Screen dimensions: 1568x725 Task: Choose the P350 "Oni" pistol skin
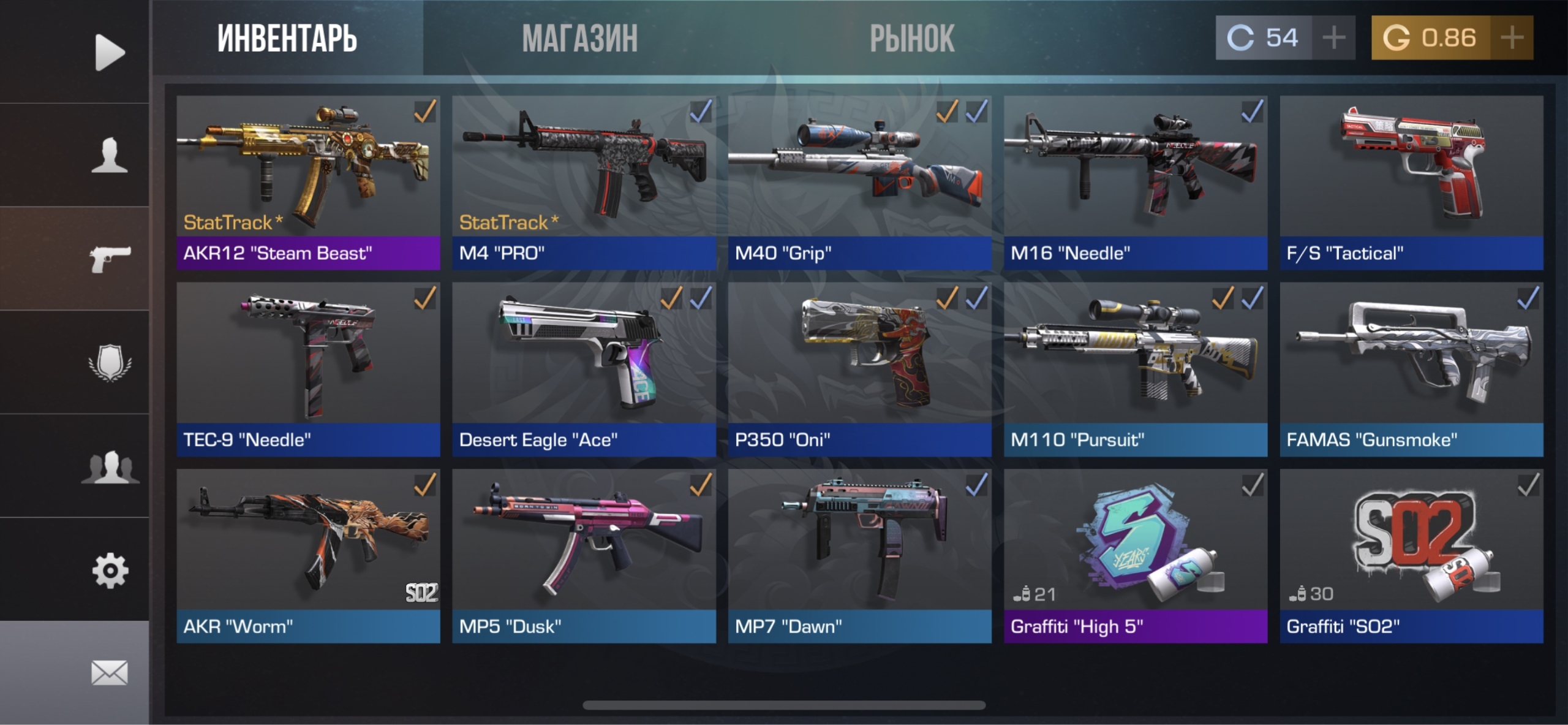click(859, 369)
